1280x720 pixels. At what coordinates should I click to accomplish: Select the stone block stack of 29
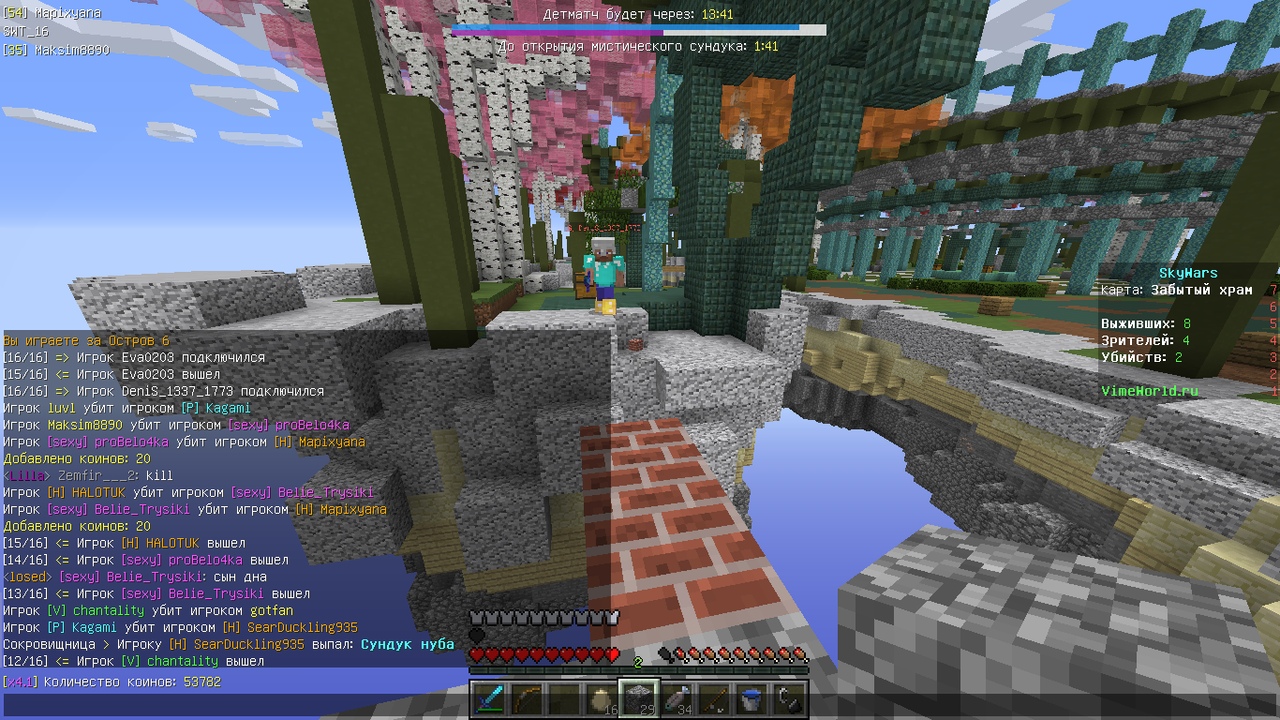(639, 699)
